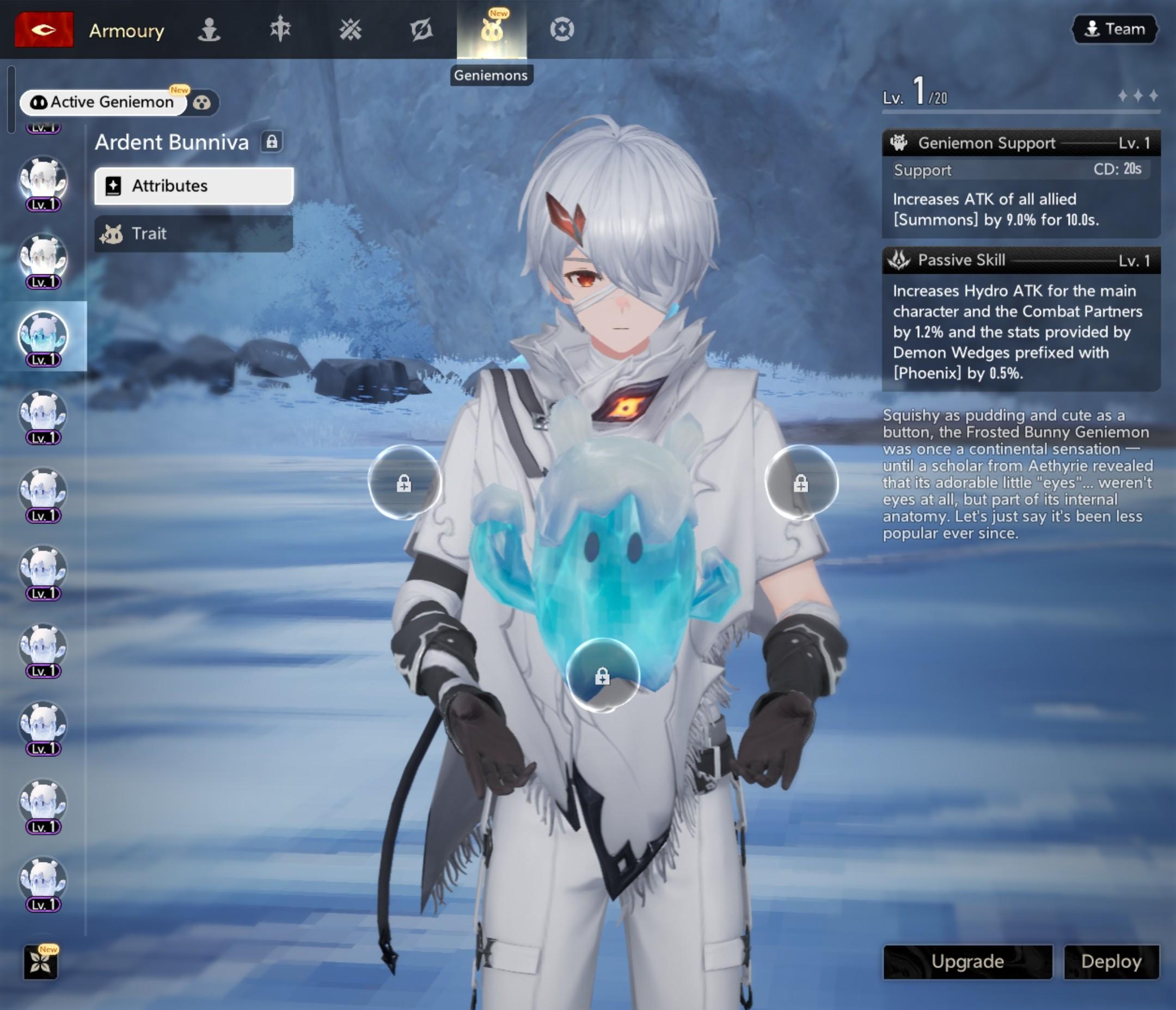Toggle the lock next to Ardent Bunniva
This screenshot has width=1176, height=1010.
point(272,142)
